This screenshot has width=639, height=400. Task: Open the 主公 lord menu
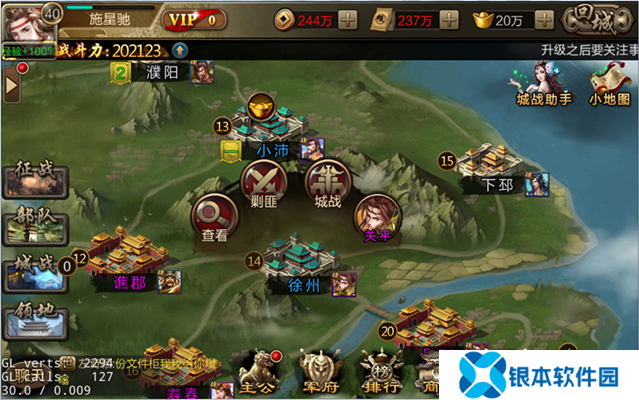(x=260, y=372)
